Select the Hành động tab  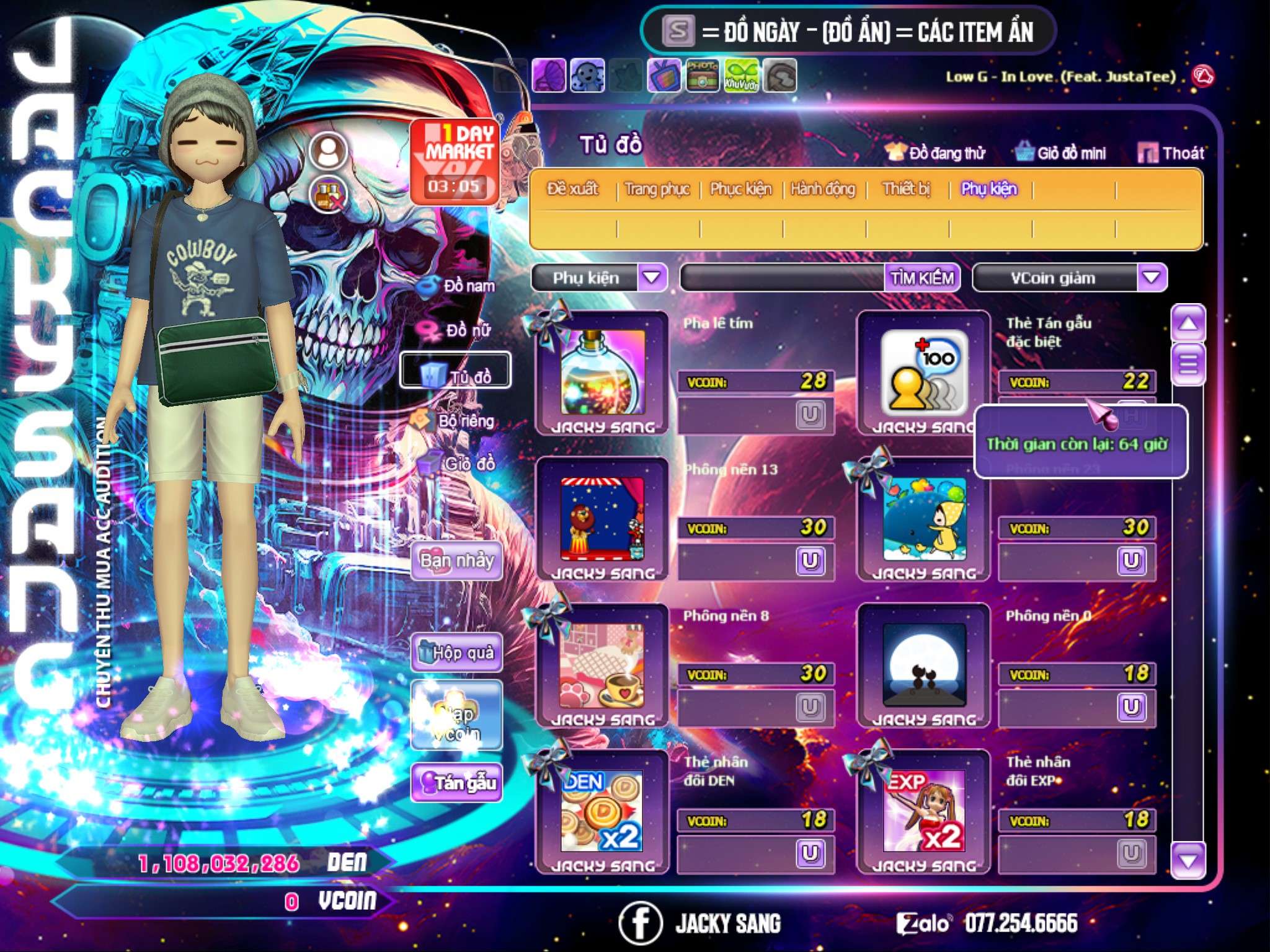[x=822, y=189]
